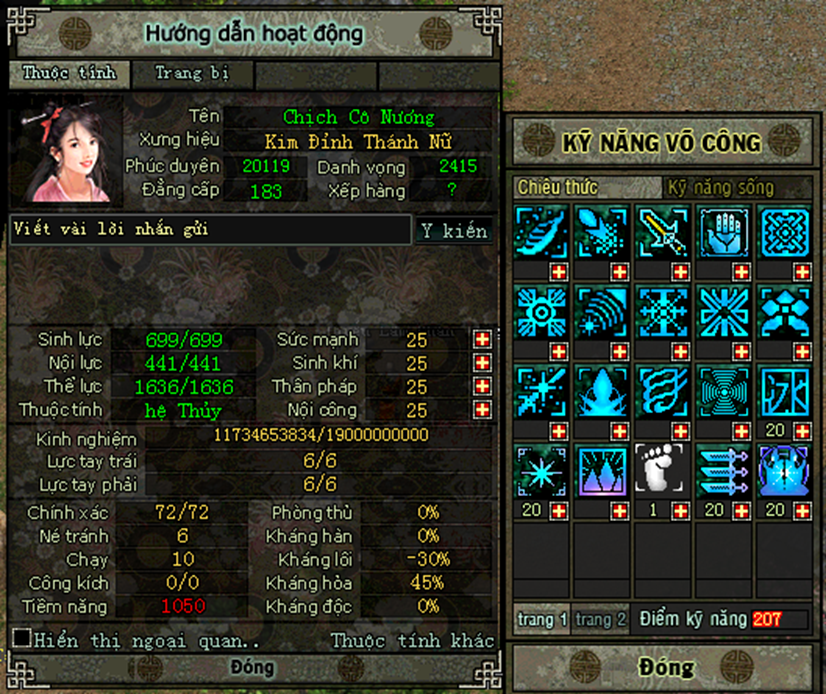The width and height of the screenshot is (826, 694).
Task: Focus the message input field
Action: pos(210,229)
